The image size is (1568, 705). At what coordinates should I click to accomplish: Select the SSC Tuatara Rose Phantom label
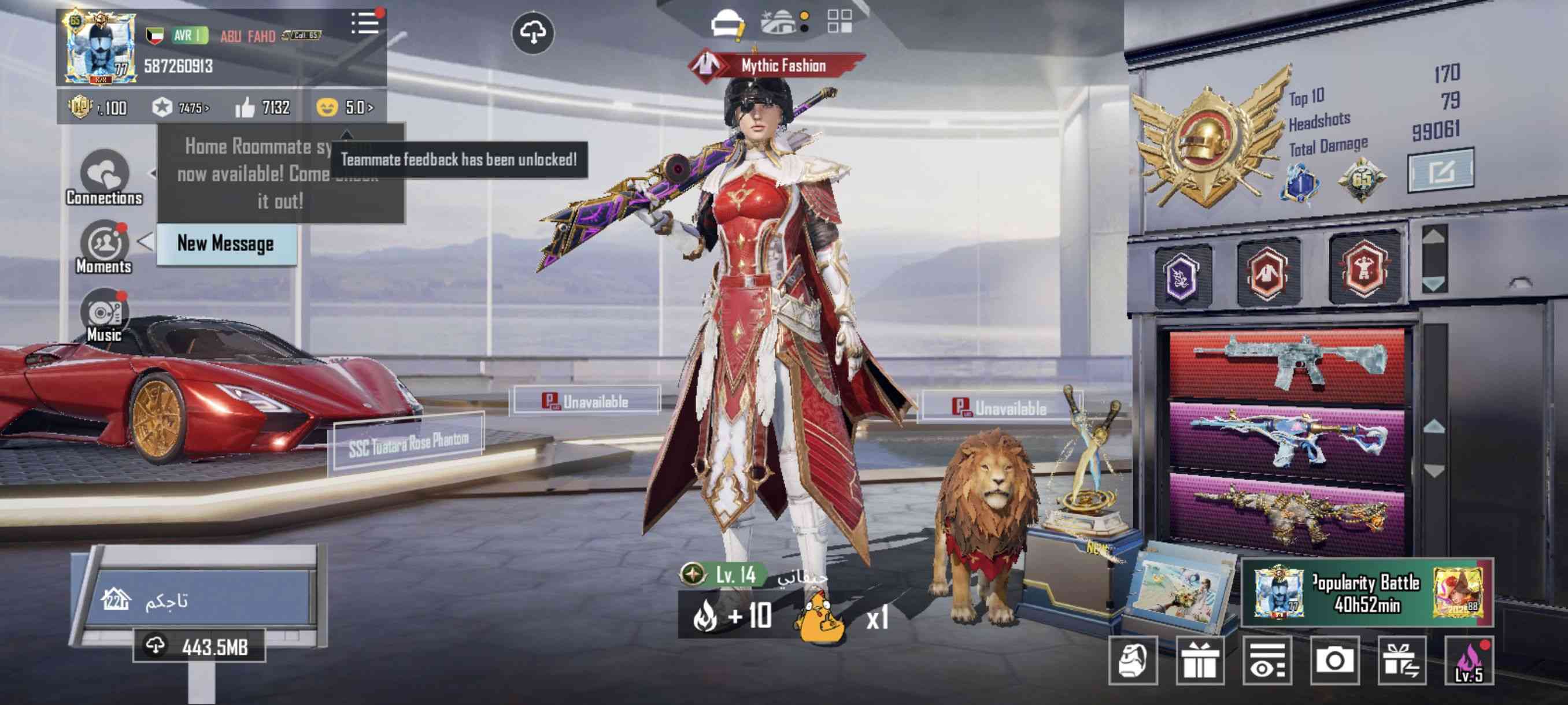click(x=408, y=443)
